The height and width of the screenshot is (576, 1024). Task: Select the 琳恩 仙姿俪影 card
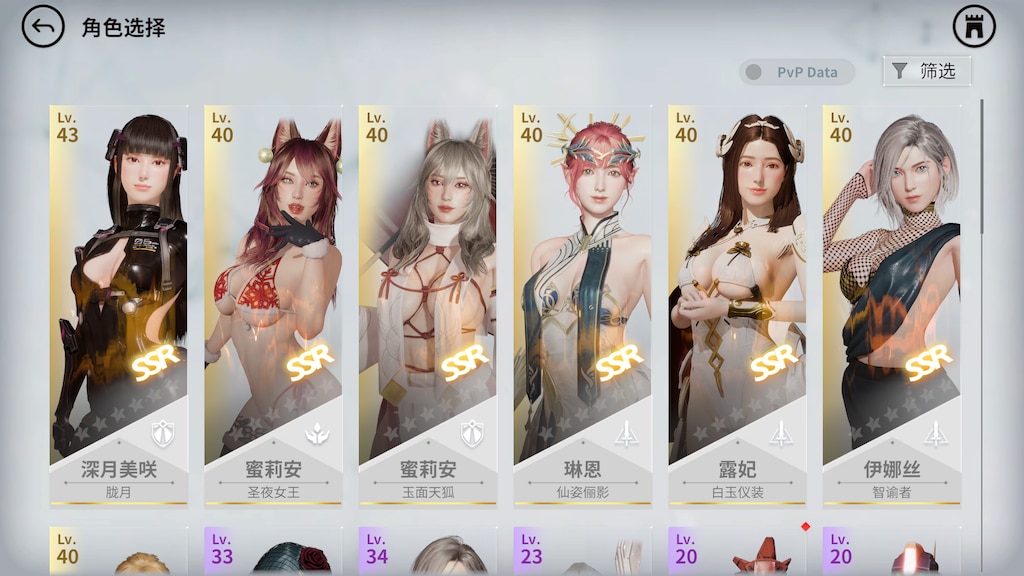point(582,300)
